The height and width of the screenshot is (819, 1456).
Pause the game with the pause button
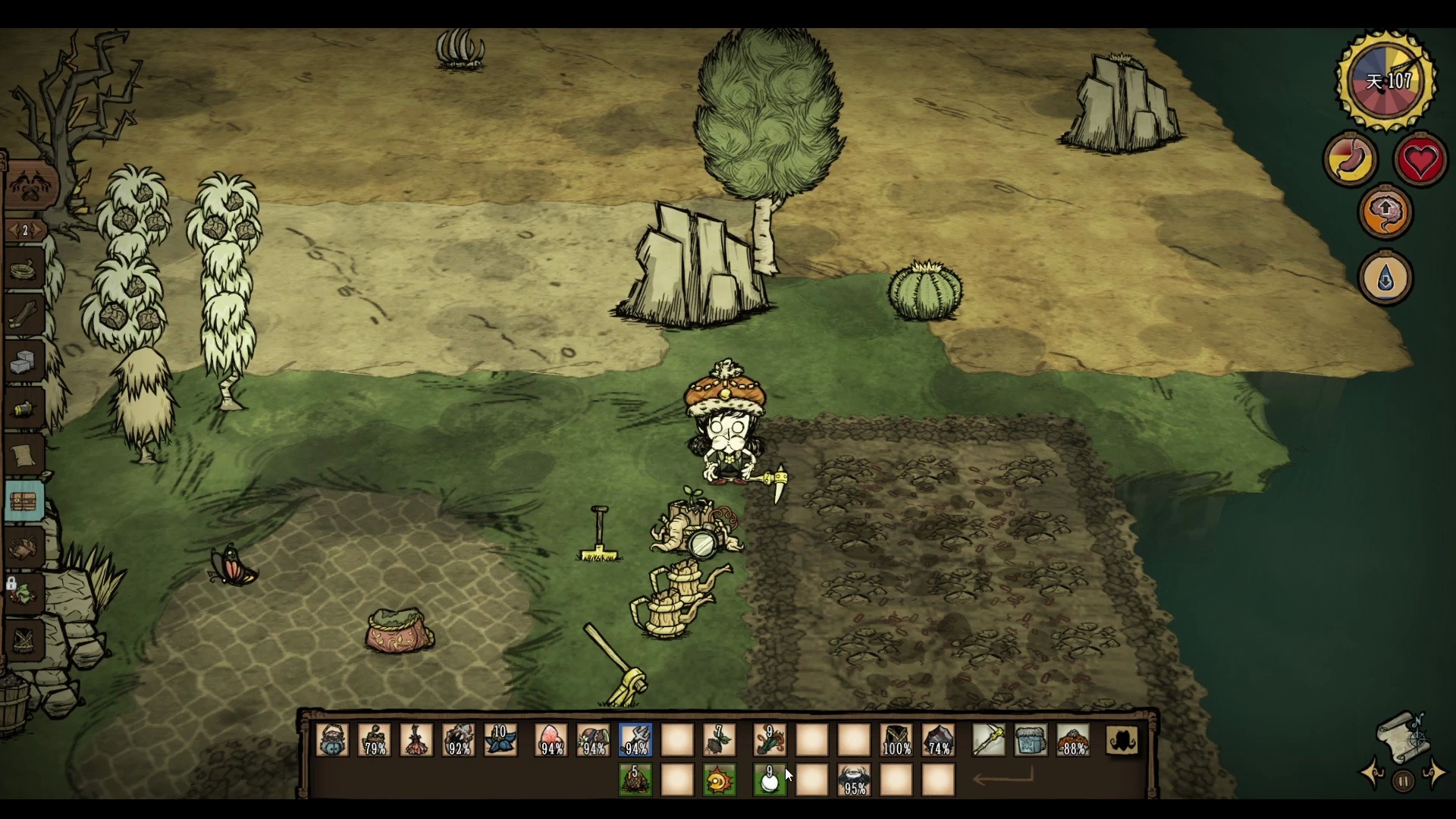1403,781
